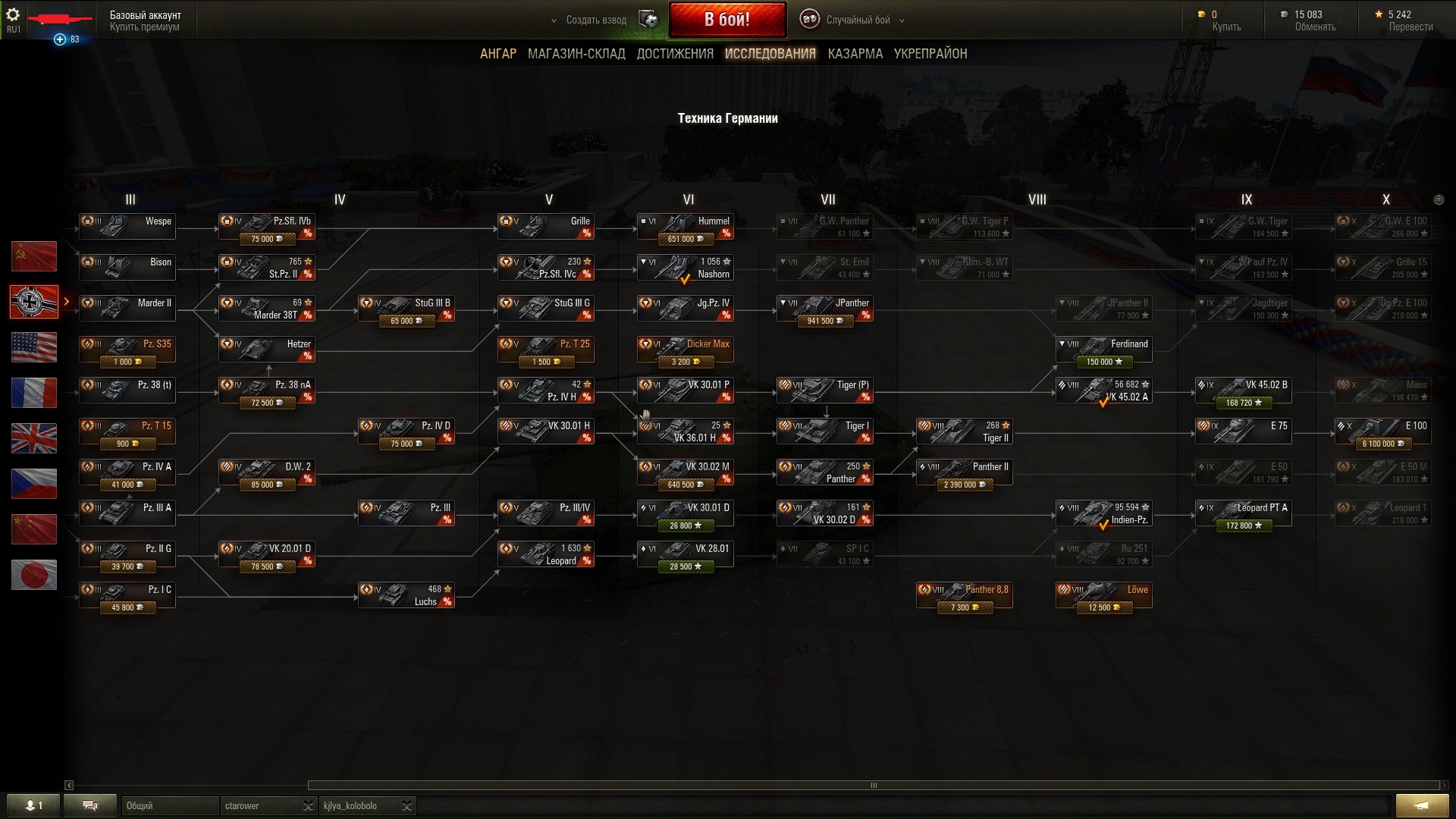Open the Tiger II tank node
The image size is (1456, 819).
point(964,431)
